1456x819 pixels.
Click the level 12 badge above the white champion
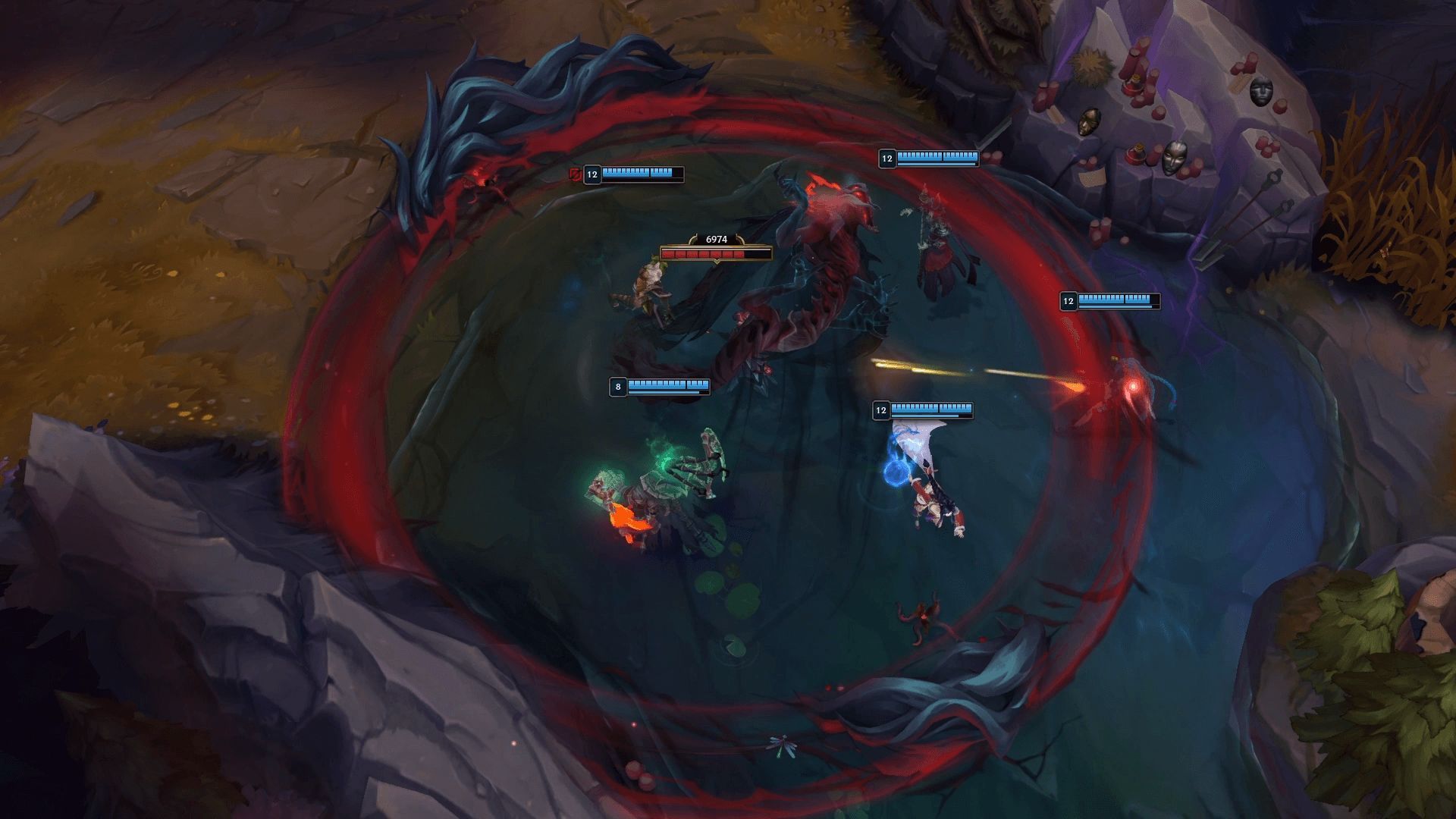click(x=882, y=411)
